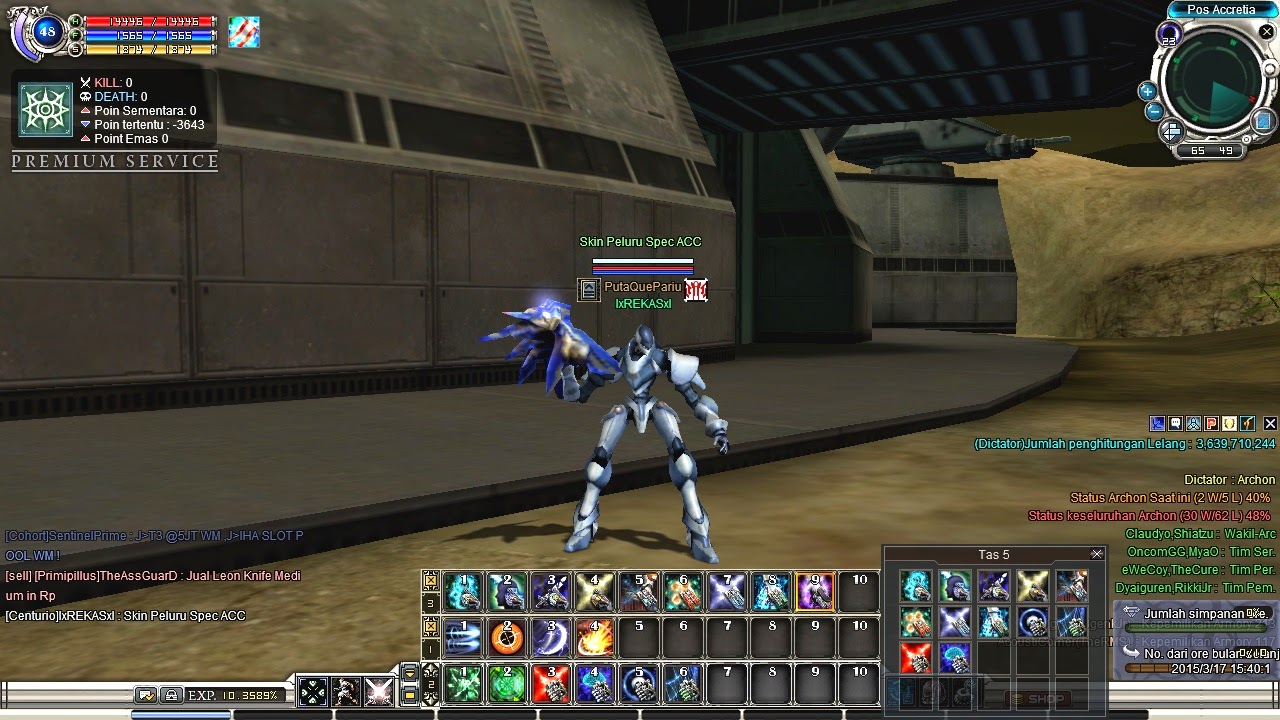Switch to the Tas 5 bag tab

(x=995, y=553)
